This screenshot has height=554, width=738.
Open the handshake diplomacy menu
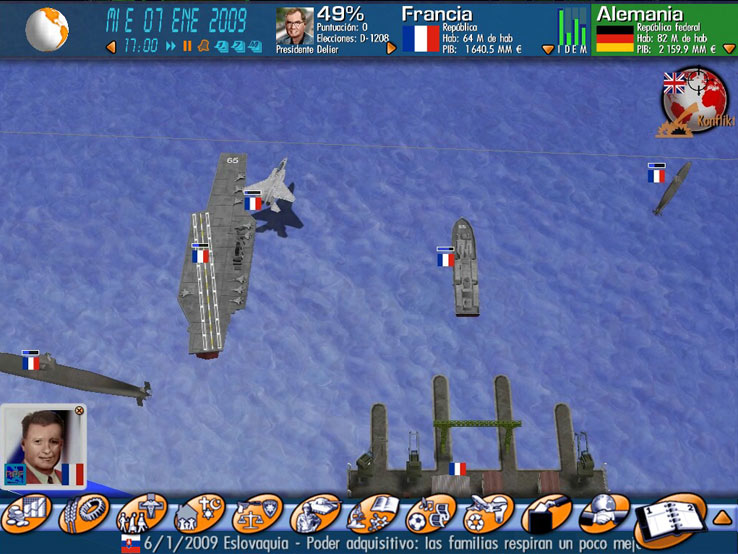tap(603, 514)
